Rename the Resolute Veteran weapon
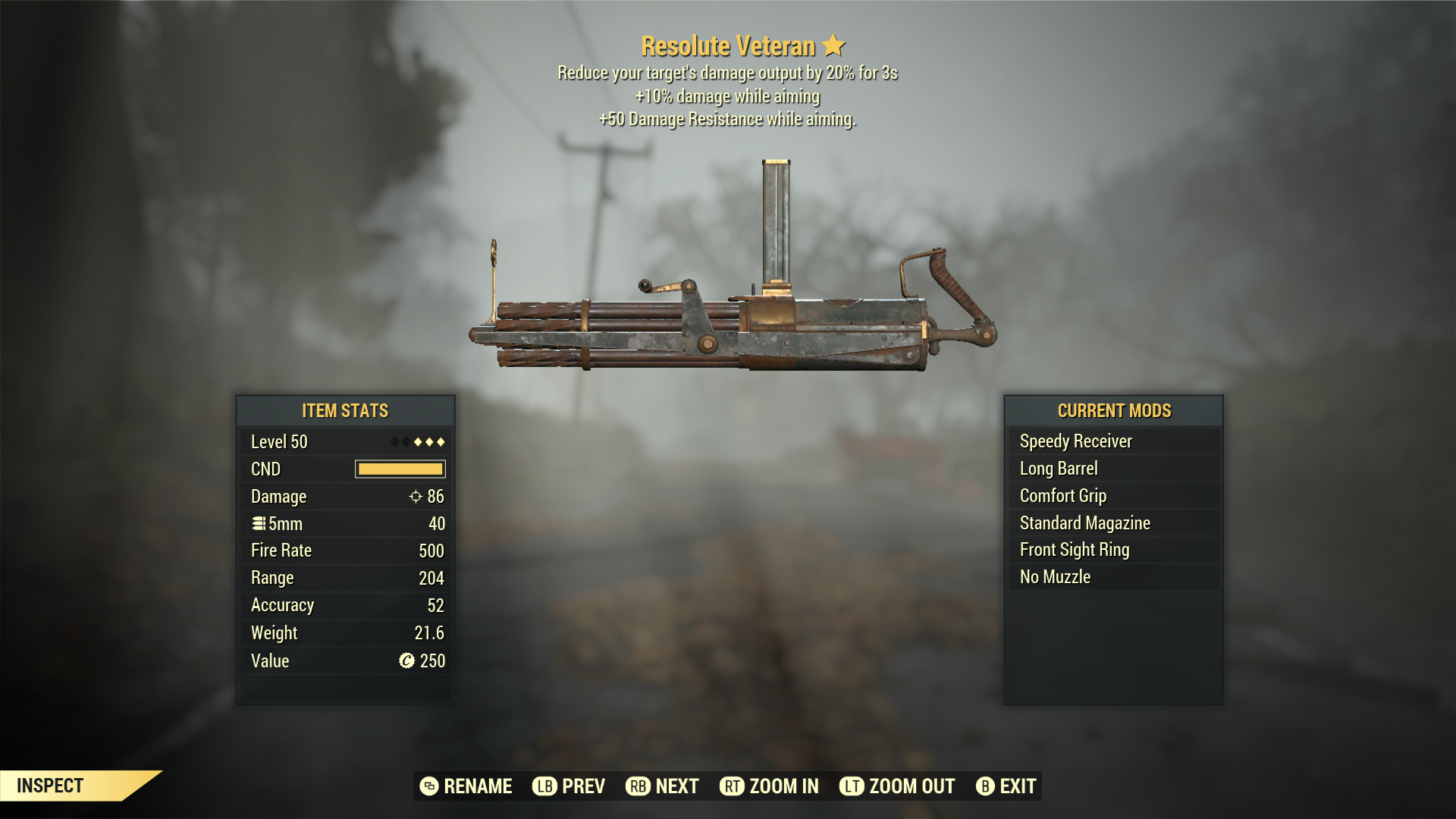Screen dimensions: 1456x819 tap(466, 786)
